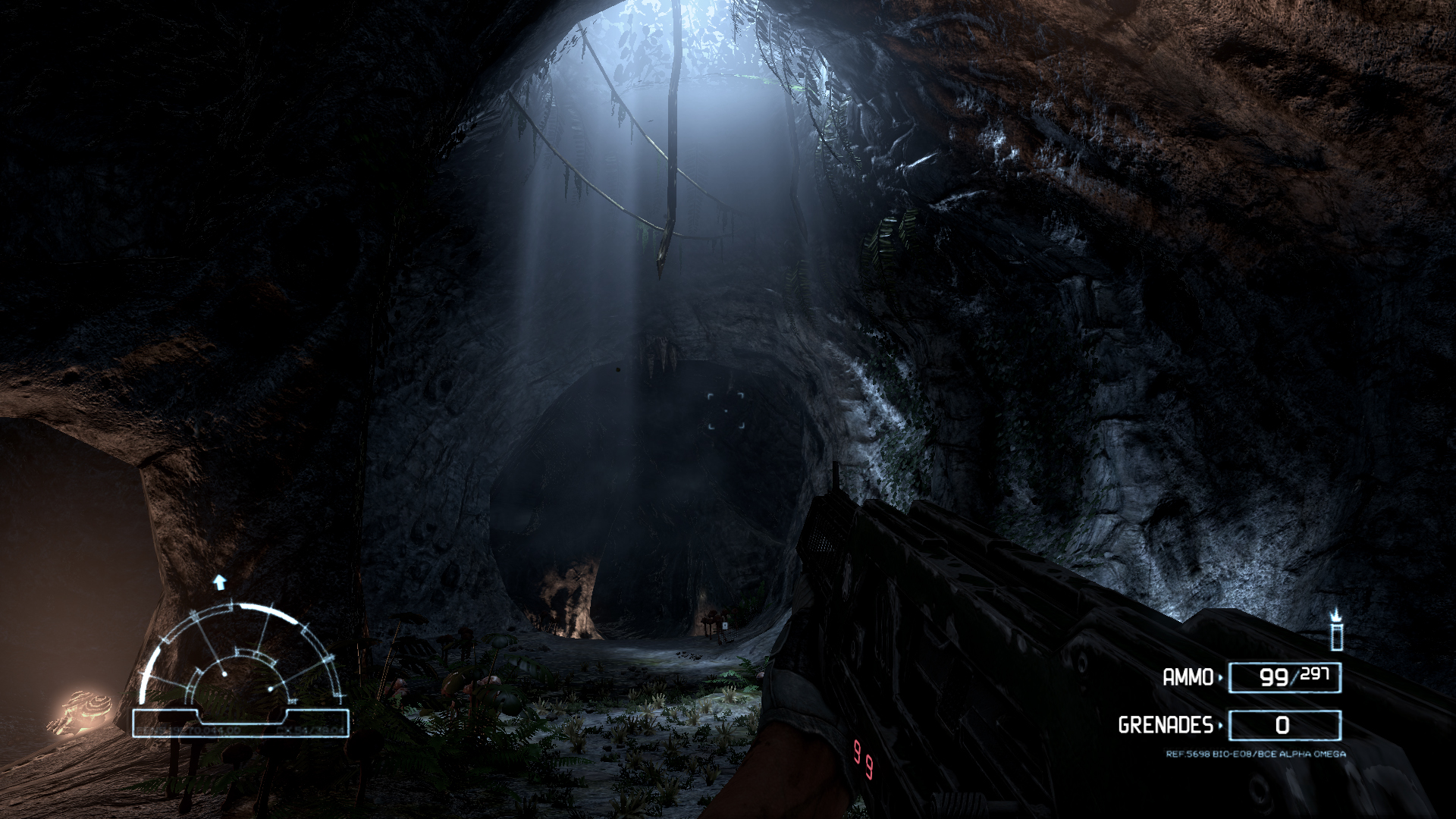This screenshot has height=819, width=1456.
Task: Select the objective direction arrow above the tracker
Action: 220,582
